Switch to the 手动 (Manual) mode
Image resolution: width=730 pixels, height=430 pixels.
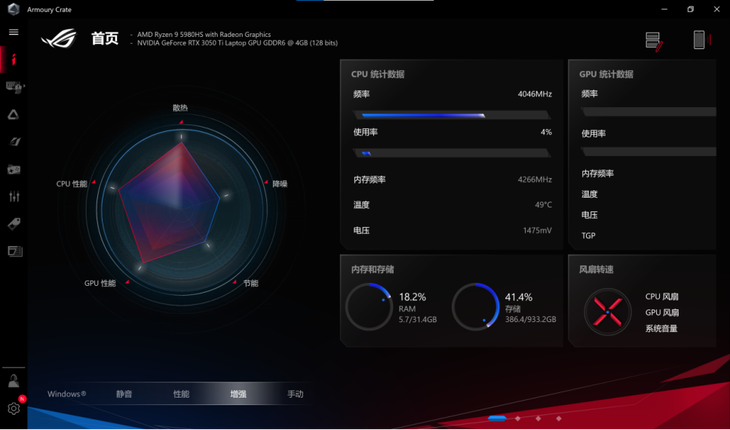[295, 394]
